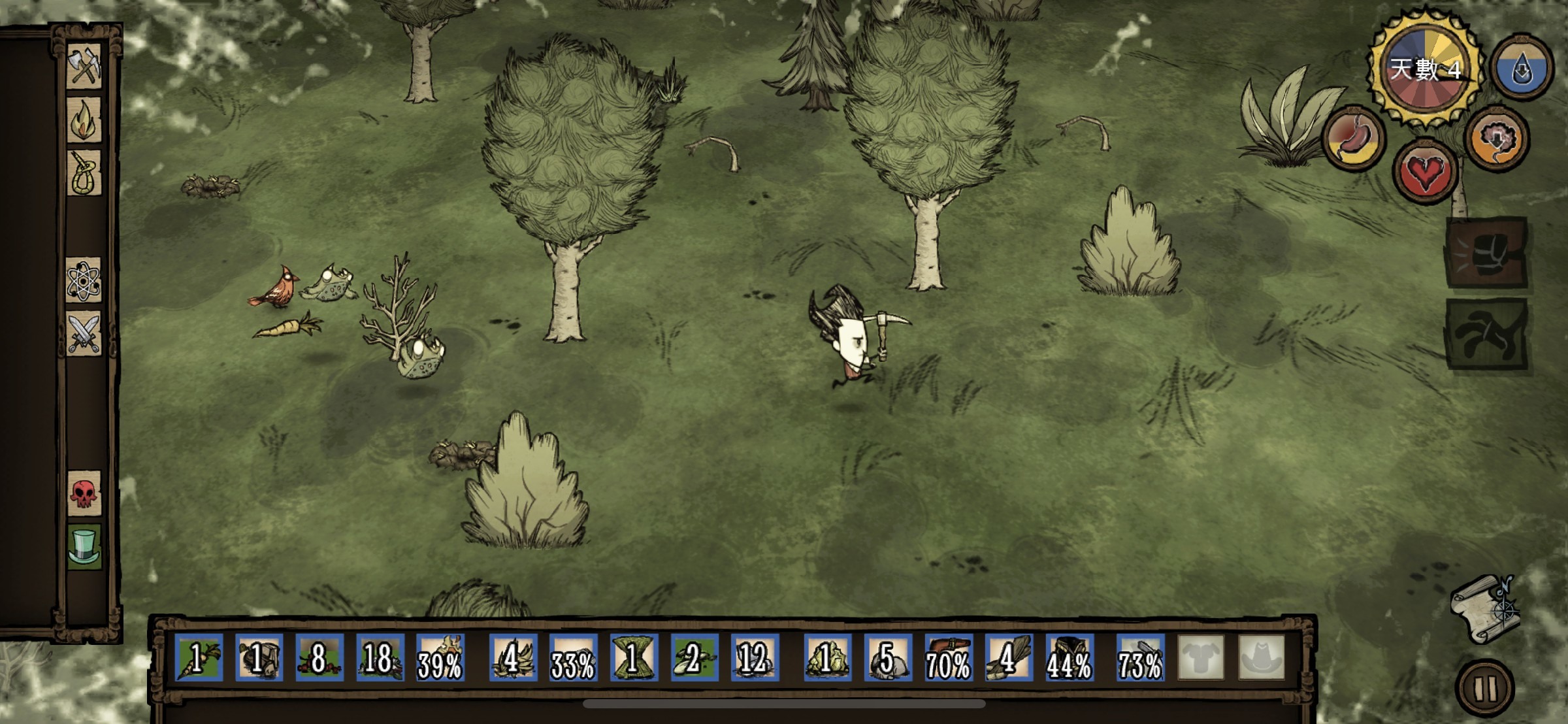This screenshot has height=724, width=1568.
Task: Tap the grabbing hand action button
Action: tap(1486, 334)
